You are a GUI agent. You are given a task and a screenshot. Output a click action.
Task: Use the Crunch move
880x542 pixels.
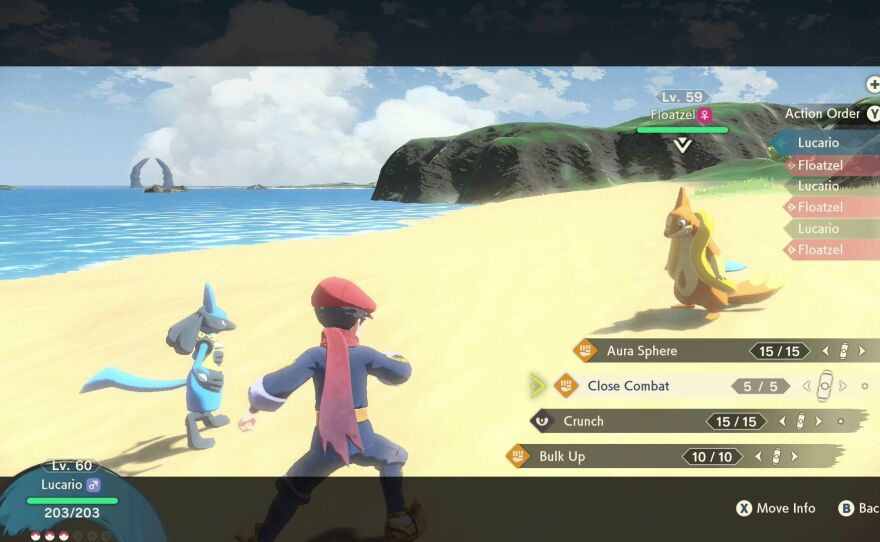pyautogui.click(x=584, y=421)
